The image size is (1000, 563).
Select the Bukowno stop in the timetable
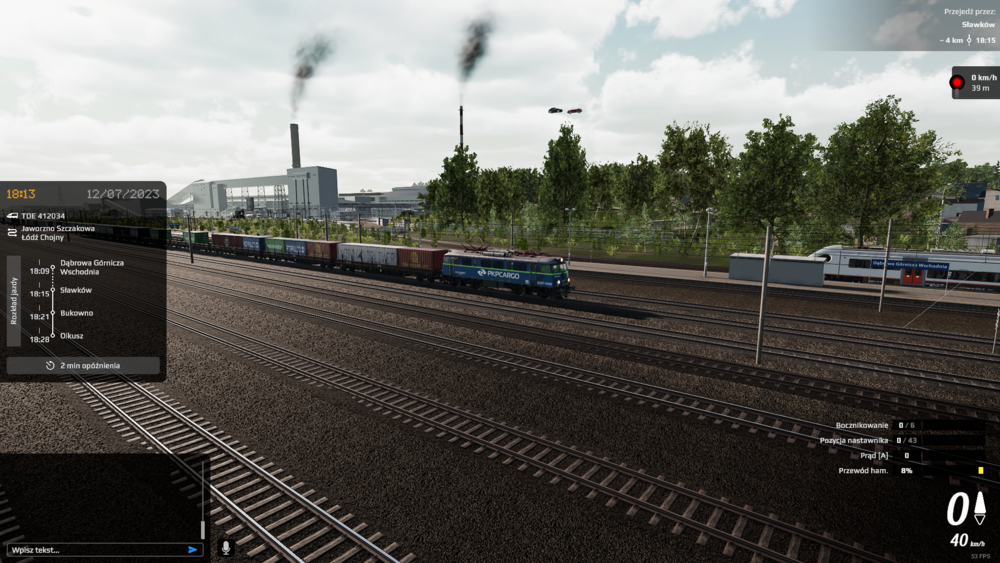(77, 313)
